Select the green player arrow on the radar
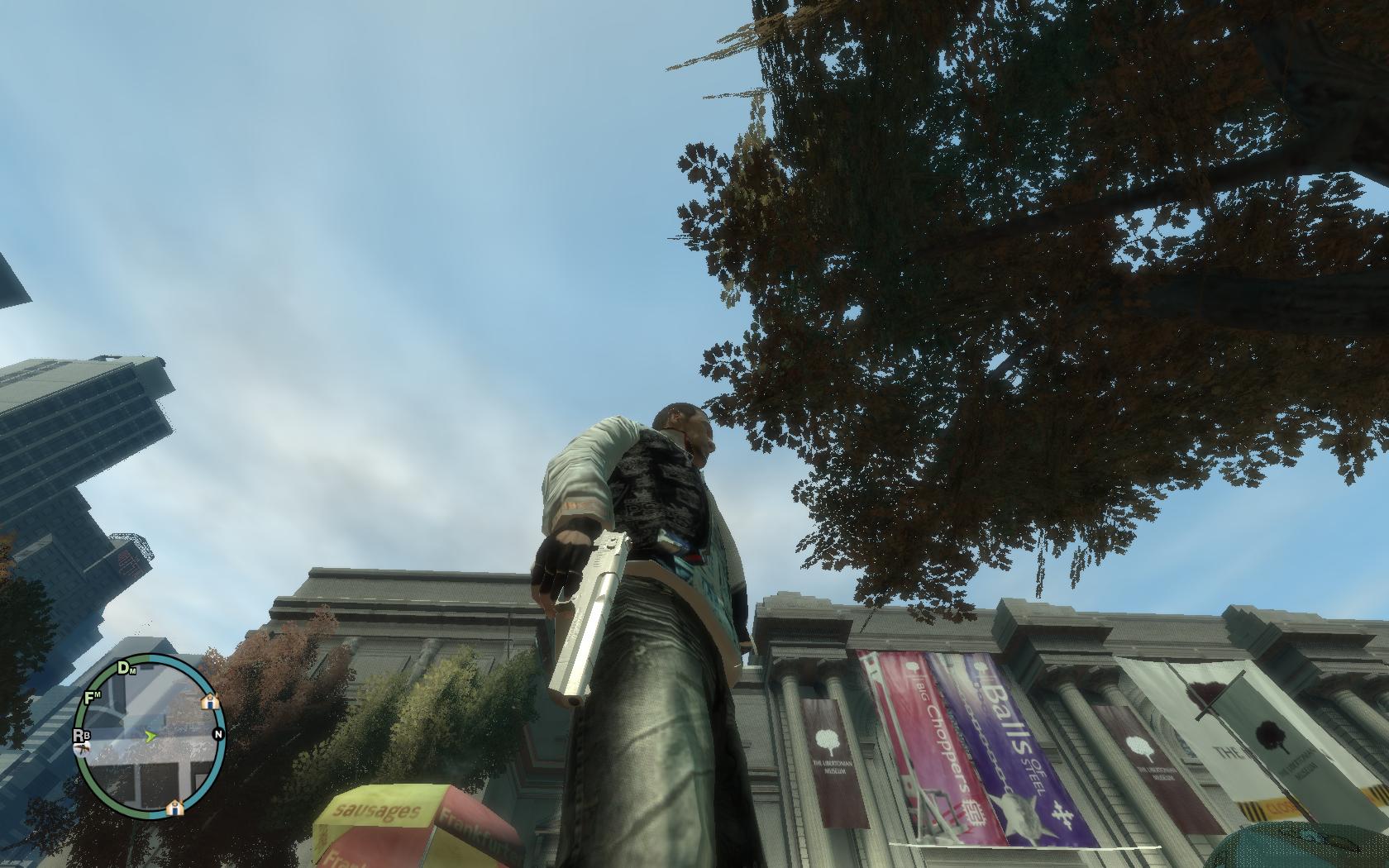The height and width of the screenshot is (868, 1389). point(150,735)
